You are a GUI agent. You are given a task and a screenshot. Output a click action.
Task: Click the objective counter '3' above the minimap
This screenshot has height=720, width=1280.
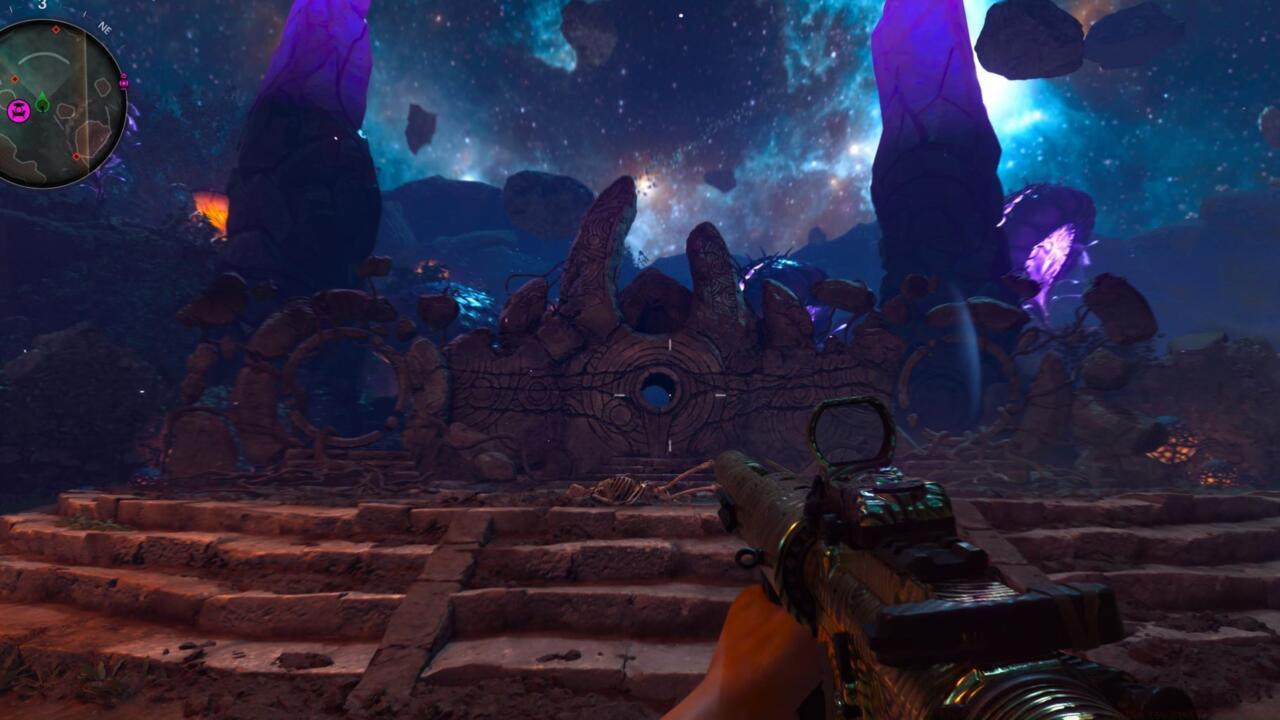[43, 6]
